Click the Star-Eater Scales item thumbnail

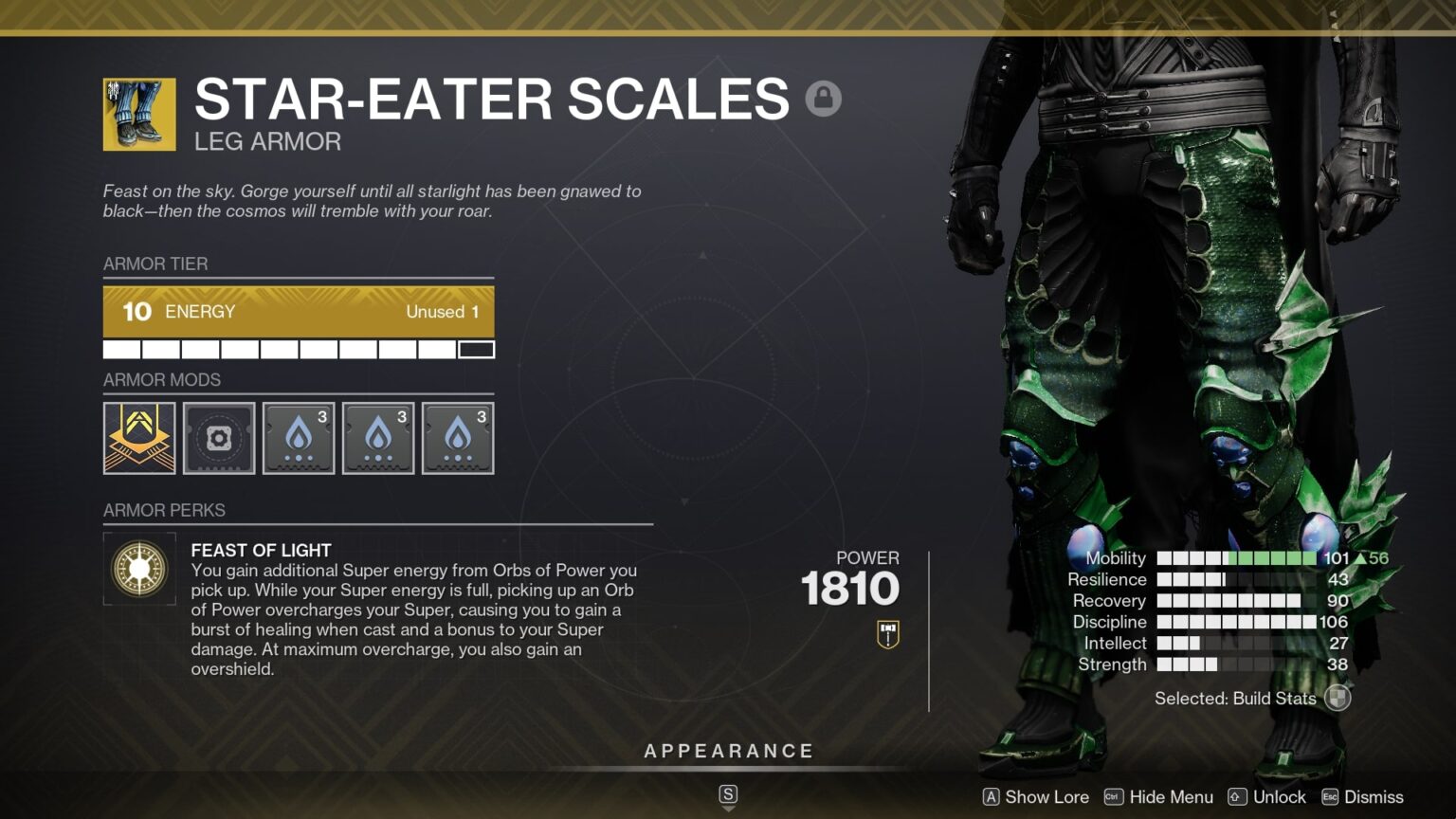click(138, 111)
